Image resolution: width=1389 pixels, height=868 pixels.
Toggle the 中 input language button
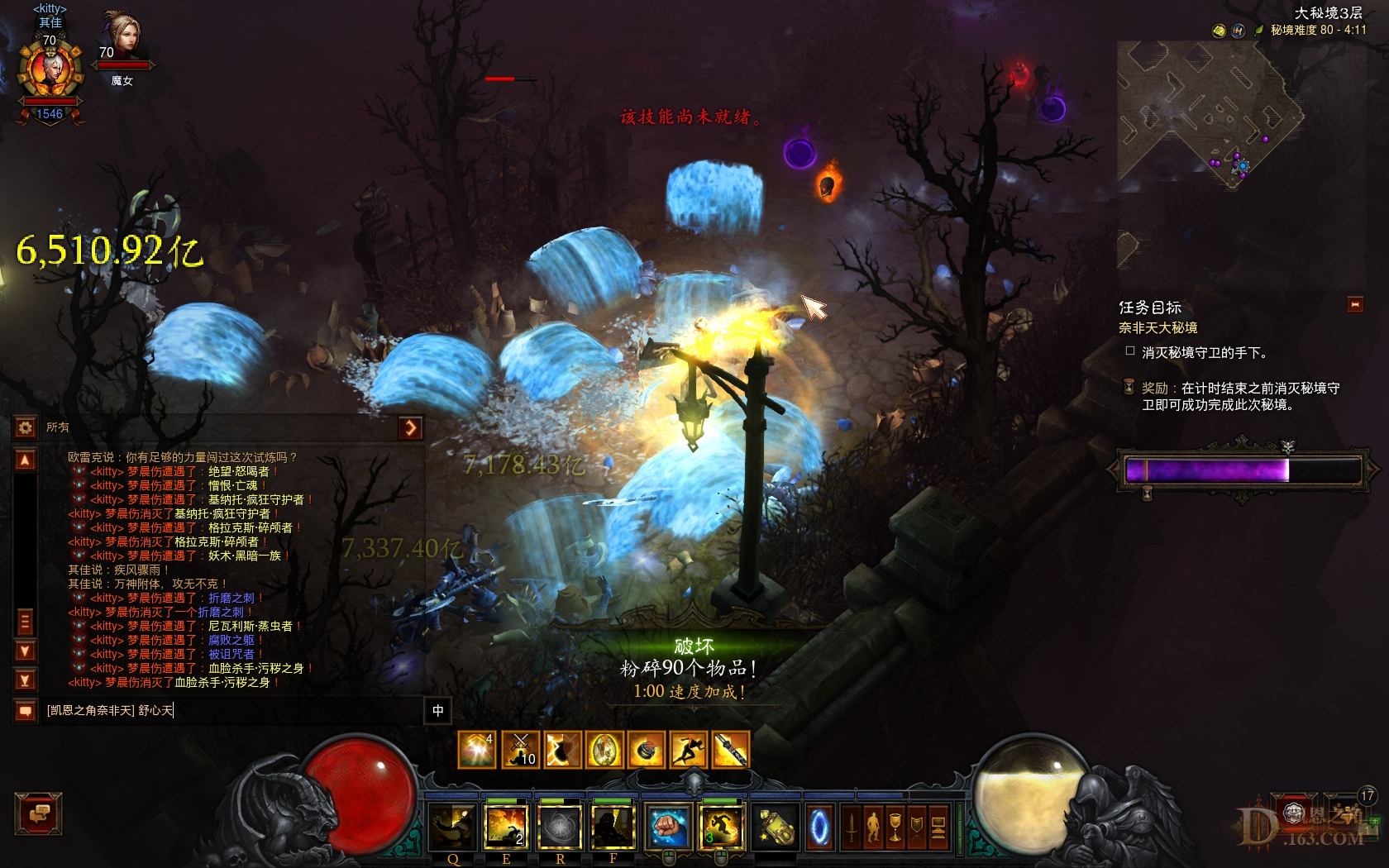click(437, 710)
